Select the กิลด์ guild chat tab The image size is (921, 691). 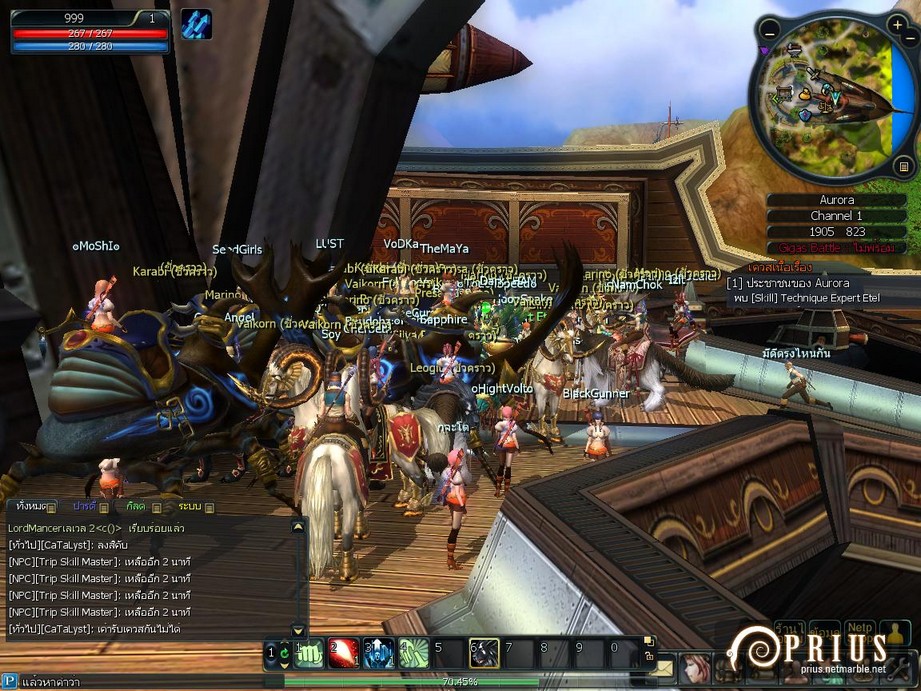136,507
